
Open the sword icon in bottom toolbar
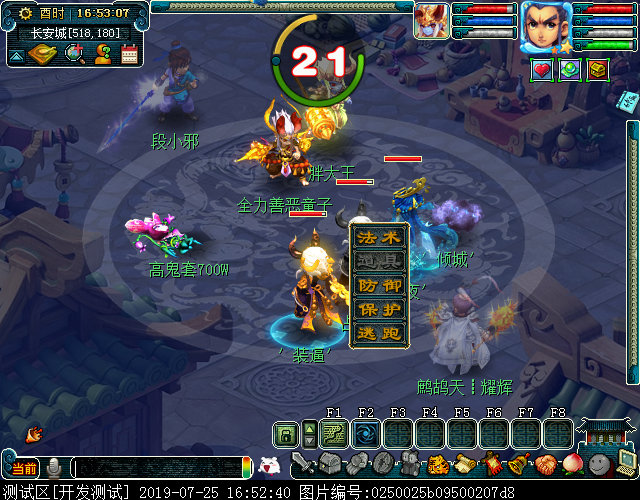click(304, 464)
